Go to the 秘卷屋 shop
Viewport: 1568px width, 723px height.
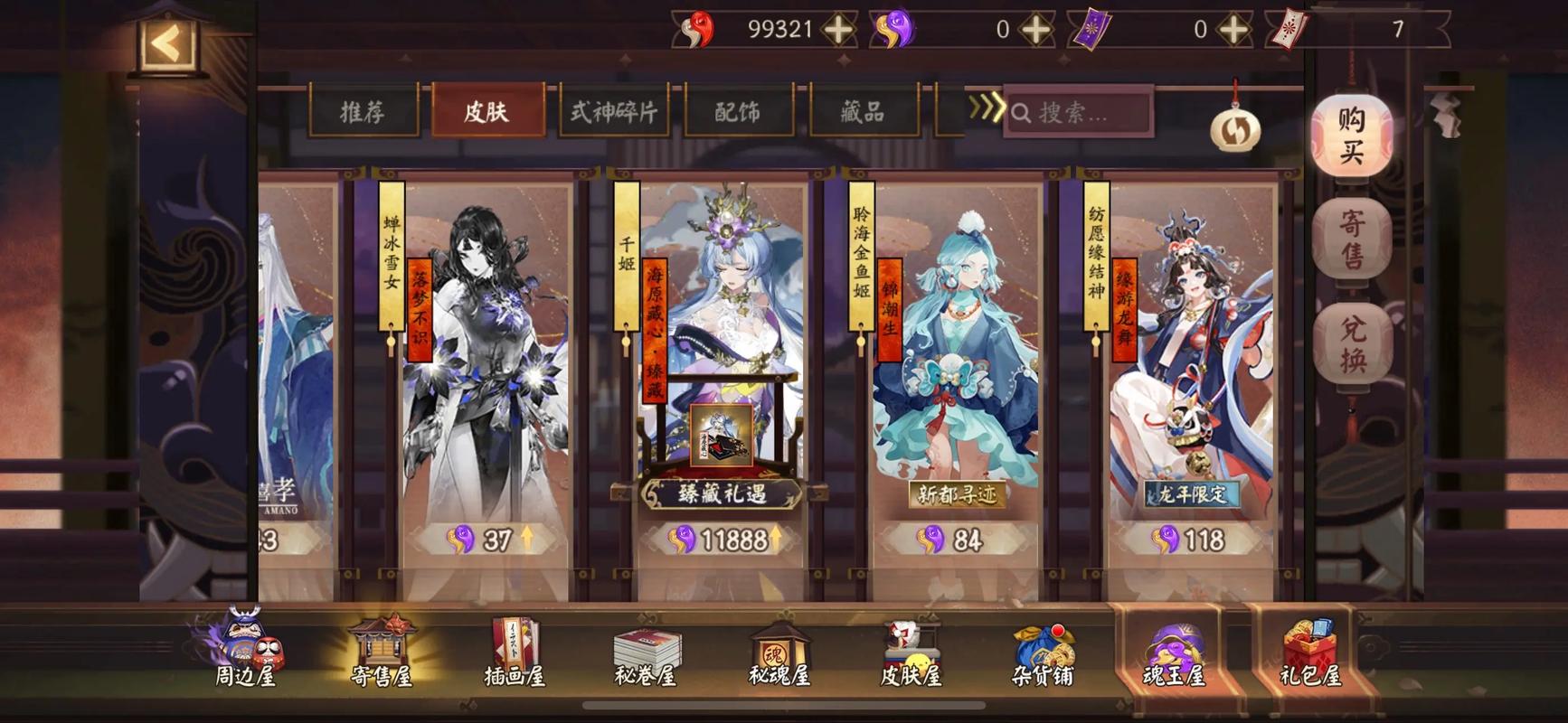(x=646, y=653)
